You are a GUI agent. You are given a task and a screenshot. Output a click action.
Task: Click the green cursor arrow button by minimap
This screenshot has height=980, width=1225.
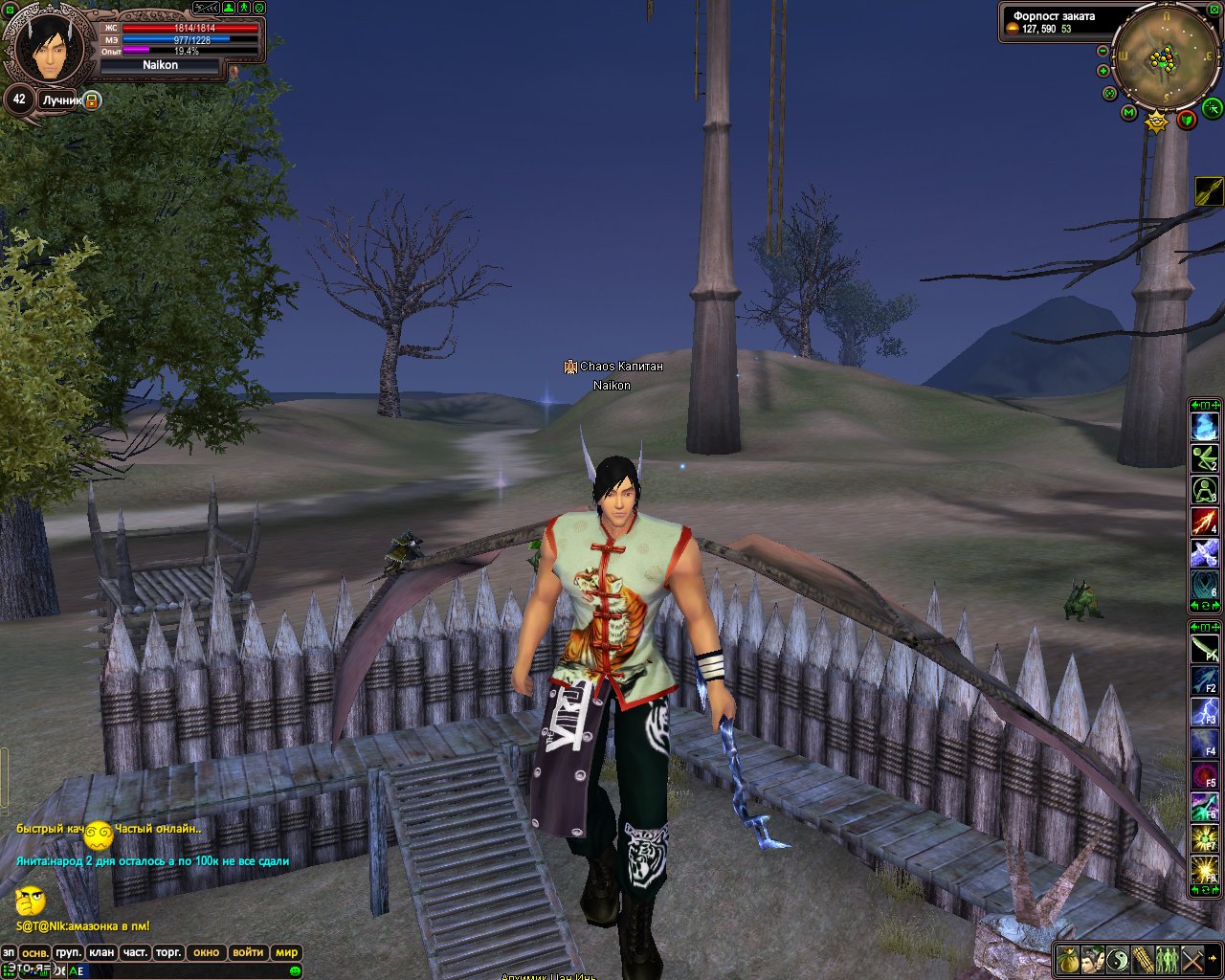click(1212, 106)
